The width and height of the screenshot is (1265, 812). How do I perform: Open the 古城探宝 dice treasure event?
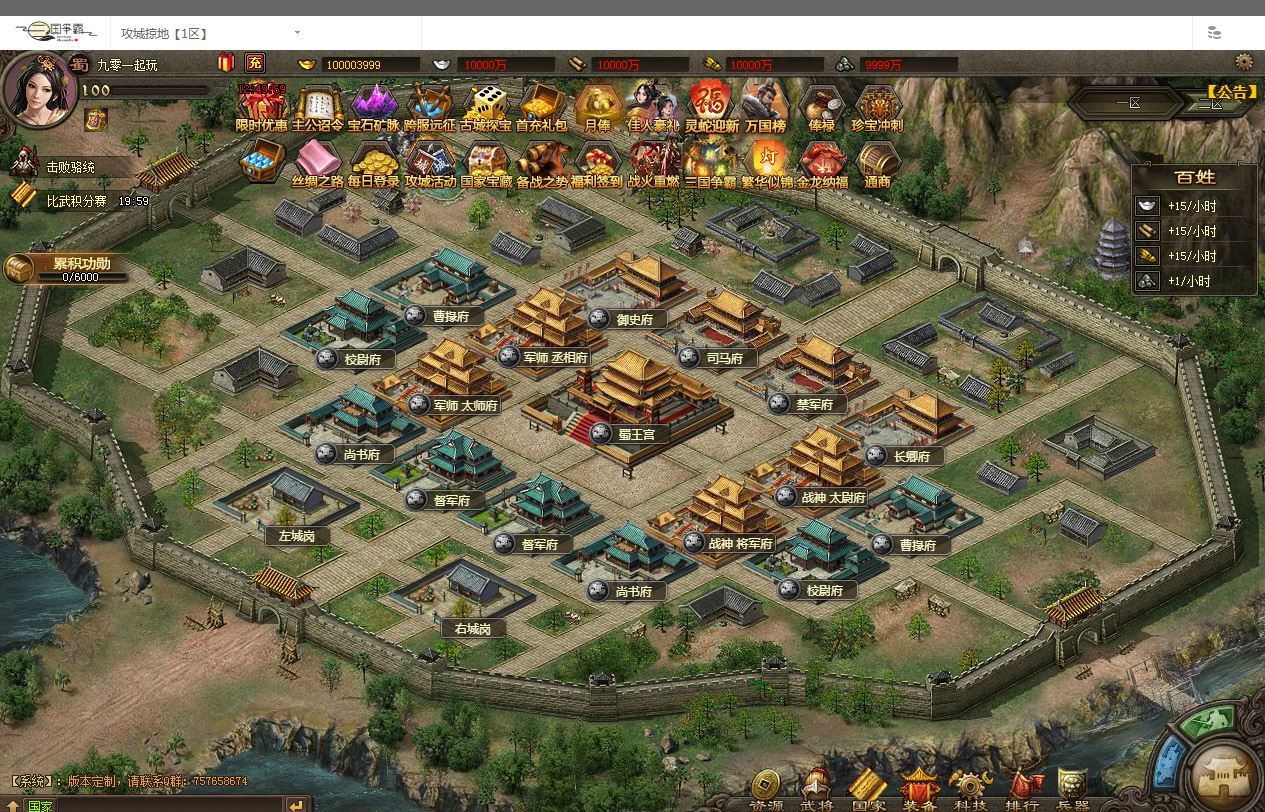486,106
